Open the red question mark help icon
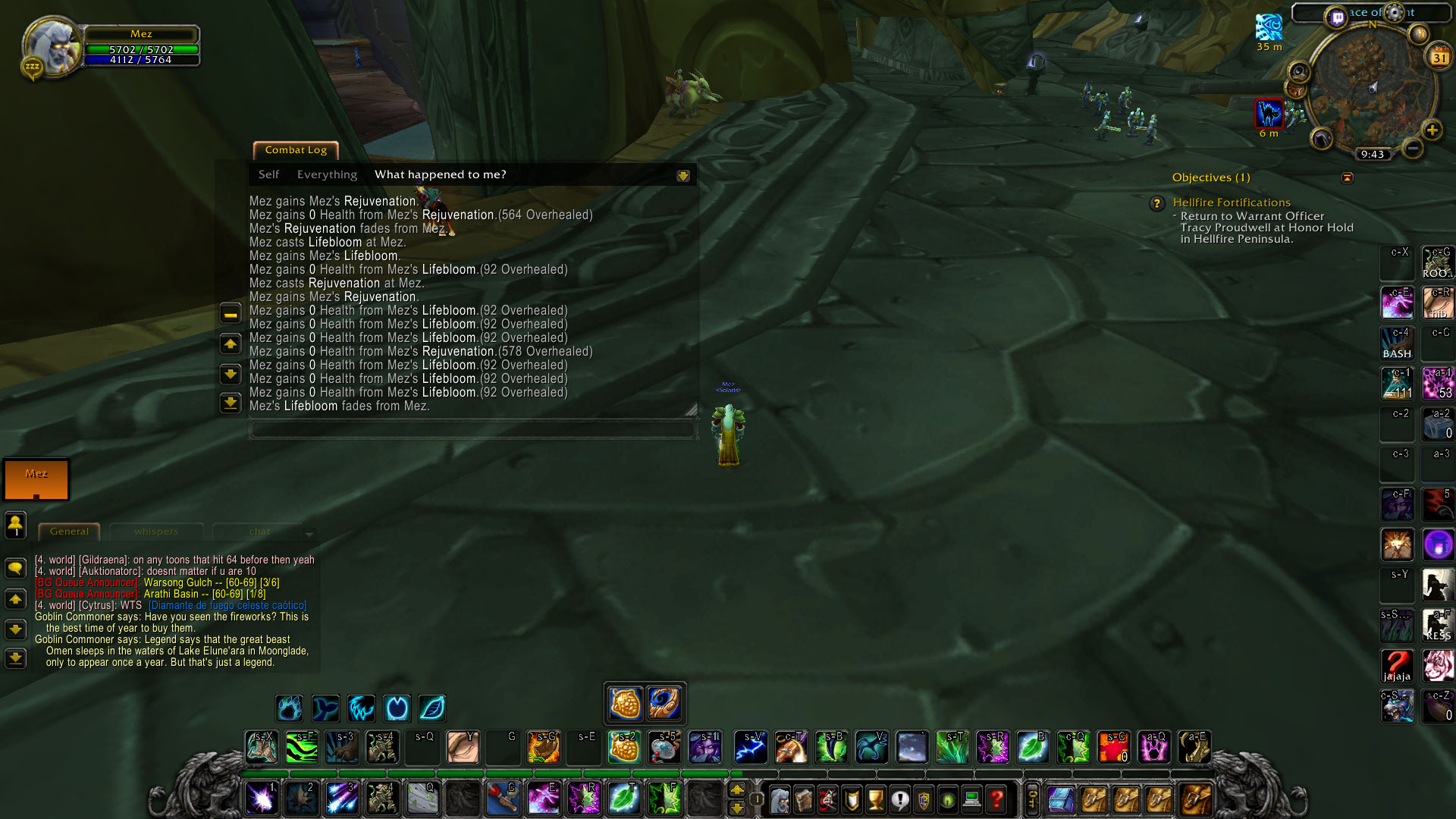Viewport: 1456px width, 819px height. [x=996, y=799]
